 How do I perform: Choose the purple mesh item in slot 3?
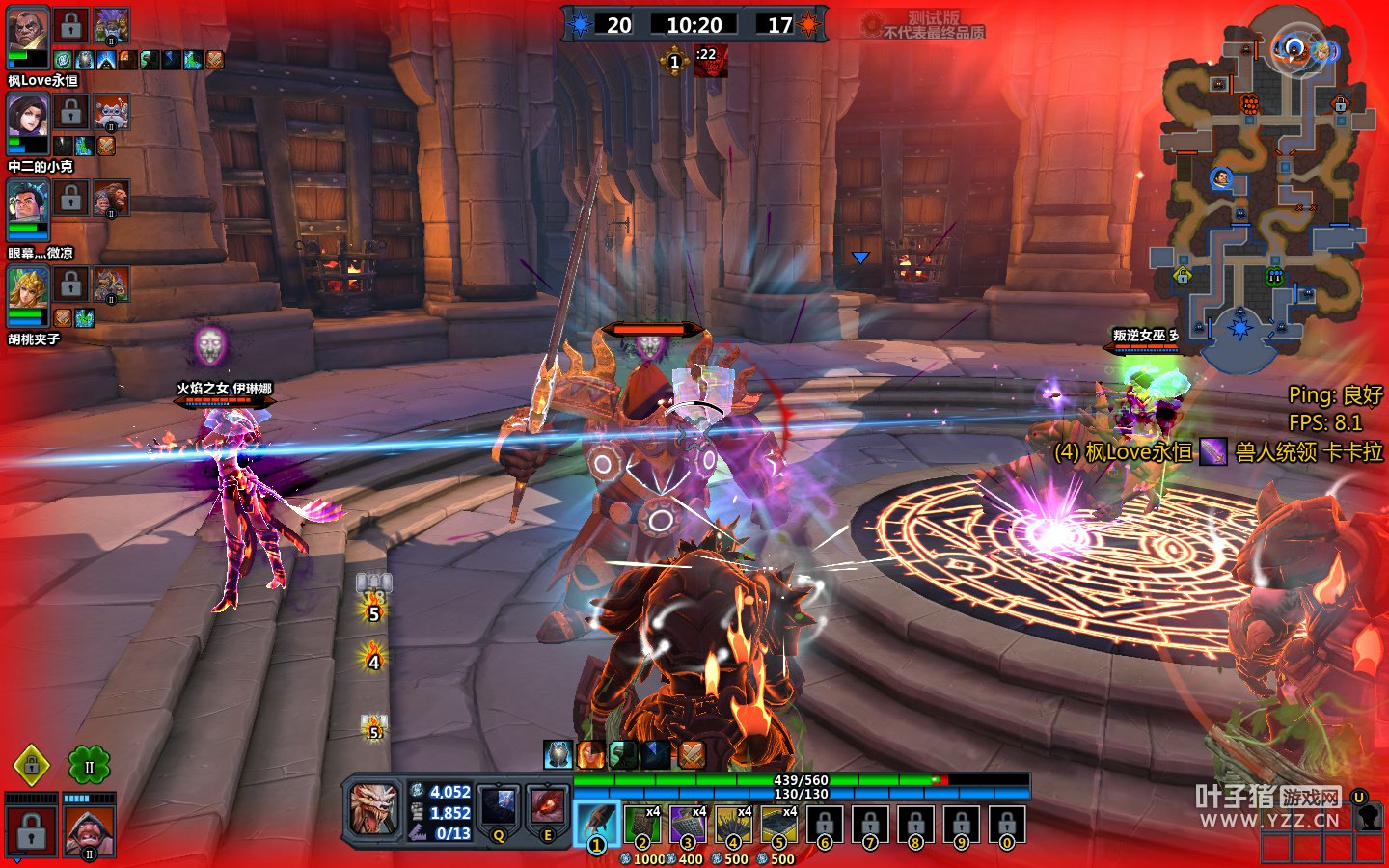pos(688,823)
